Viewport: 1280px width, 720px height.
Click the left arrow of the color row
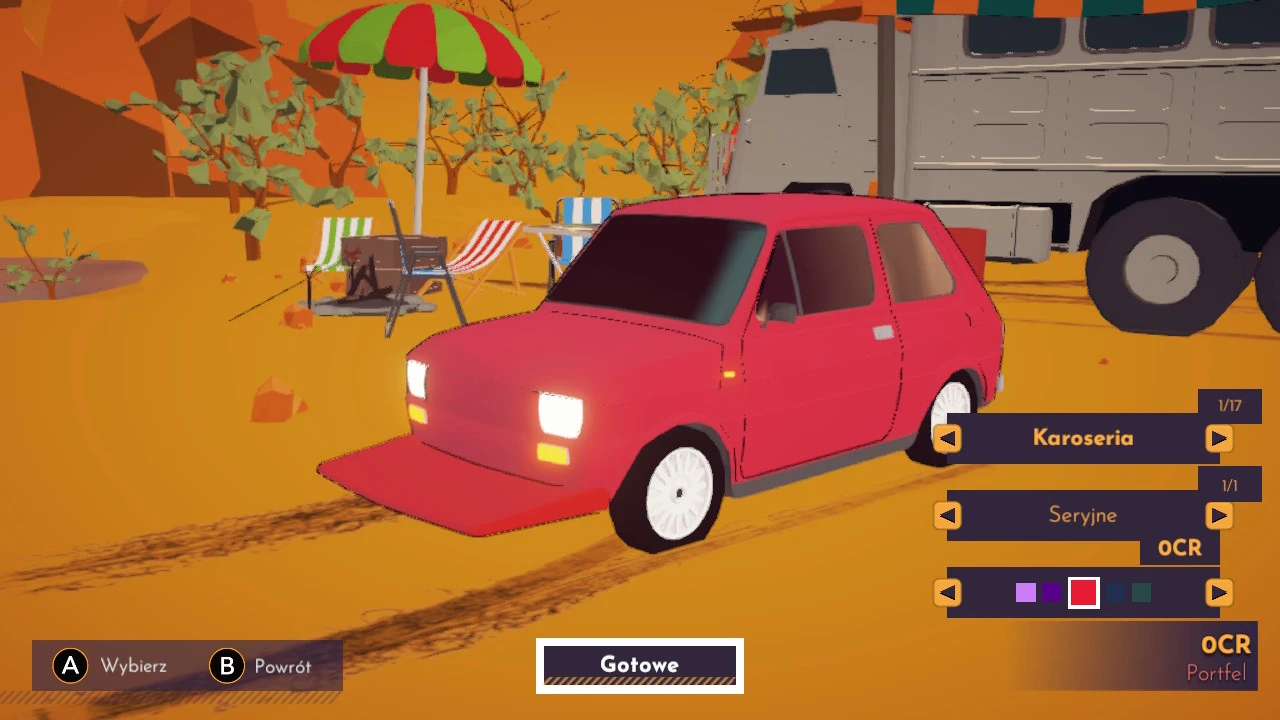click(x=946, y=592)
